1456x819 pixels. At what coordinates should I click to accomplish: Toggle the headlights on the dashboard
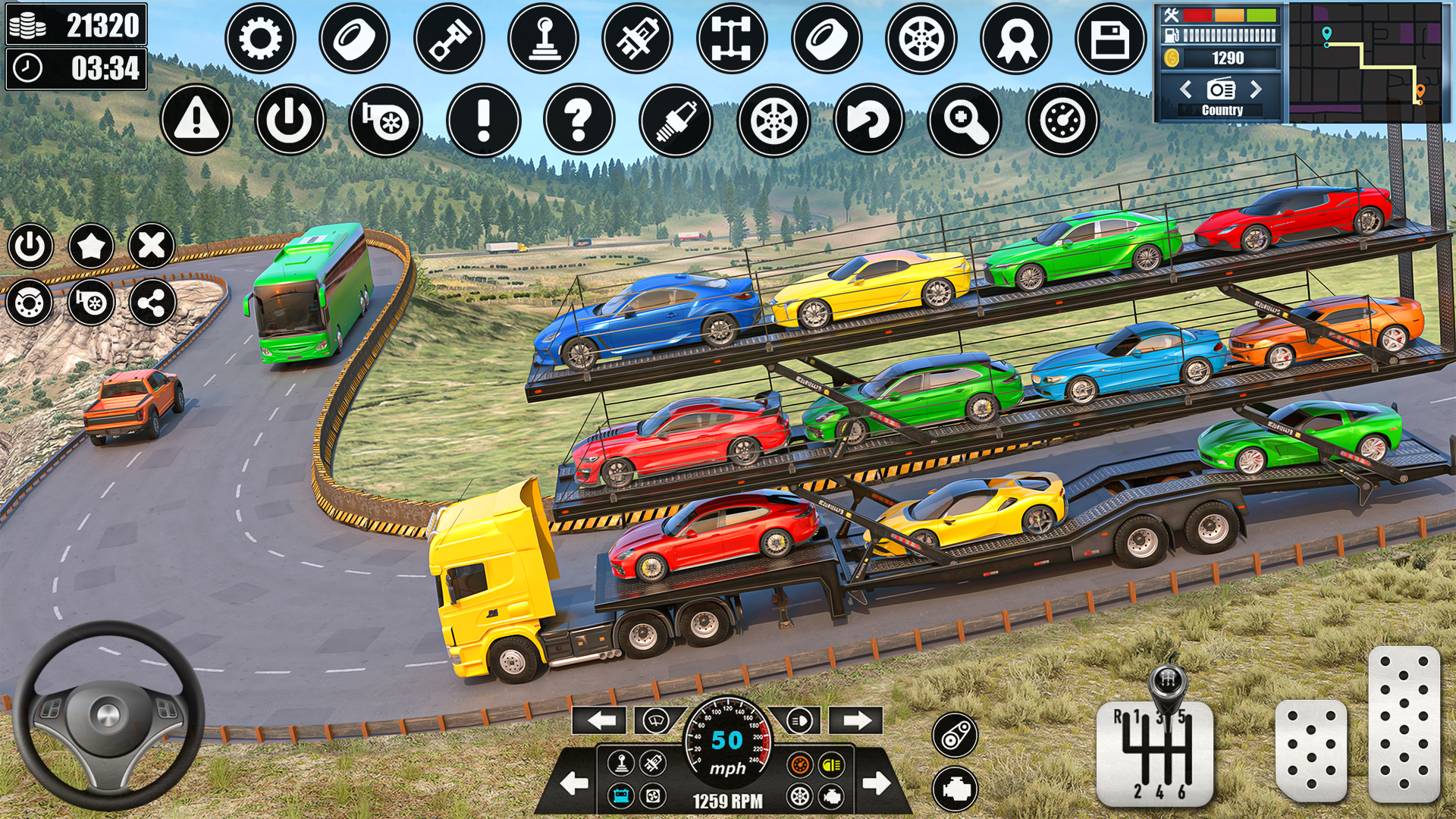tap(798, 720)
